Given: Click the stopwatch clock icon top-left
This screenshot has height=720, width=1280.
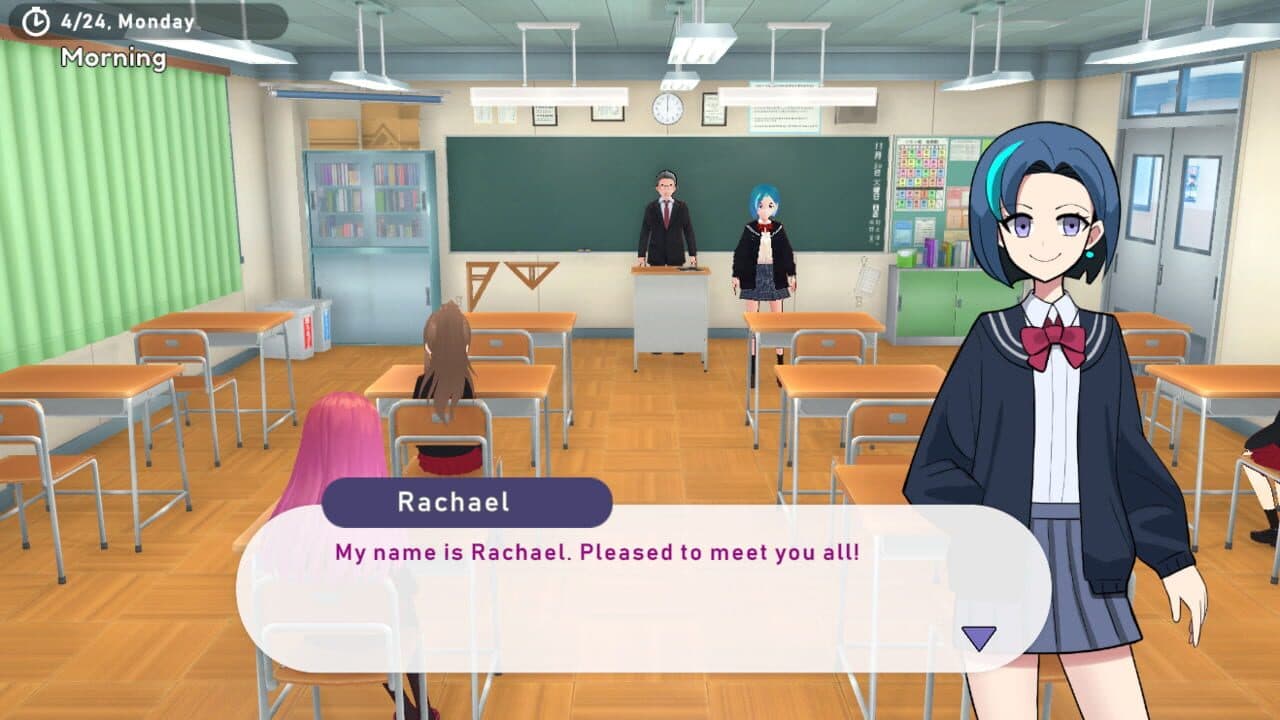Looking at the screenshot, I should (x=36, y=18).
